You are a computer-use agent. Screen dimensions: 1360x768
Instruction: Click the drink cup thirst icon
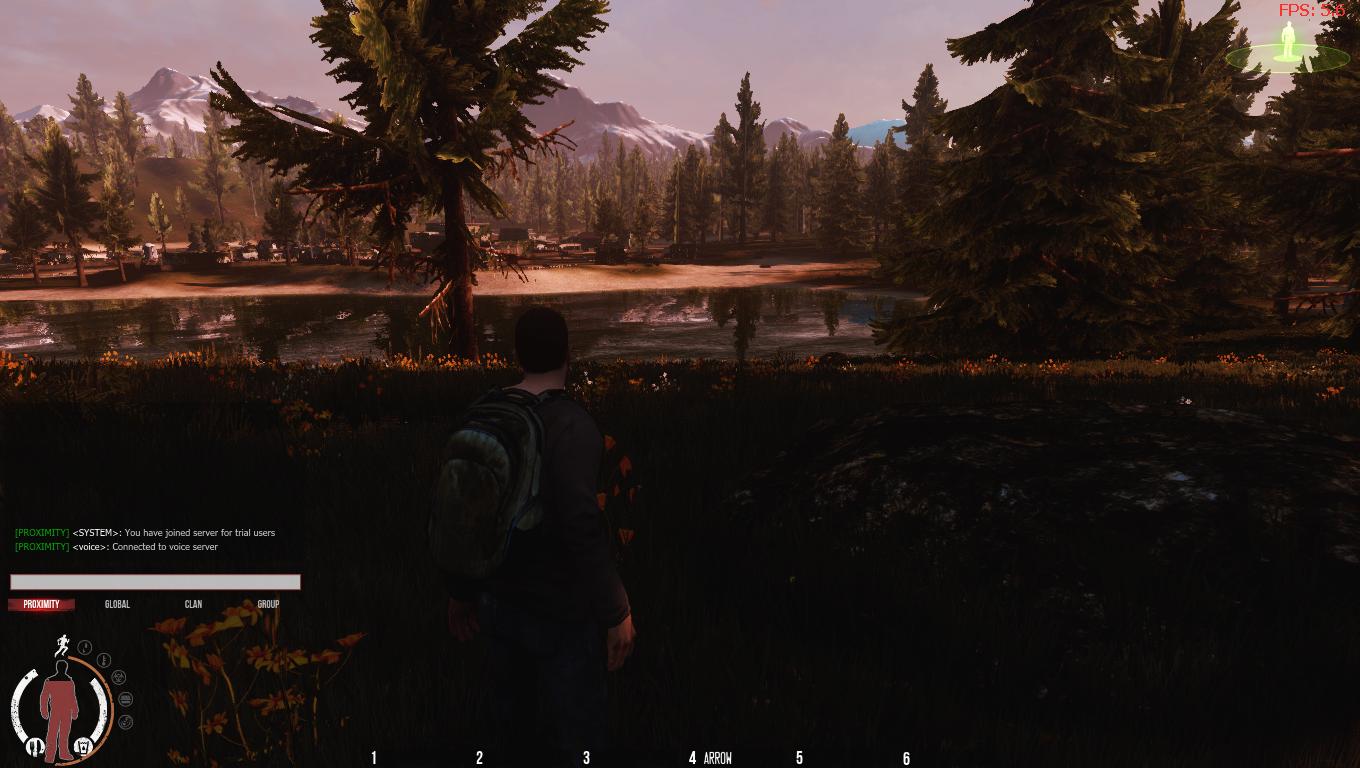click(x=85, y=746)
